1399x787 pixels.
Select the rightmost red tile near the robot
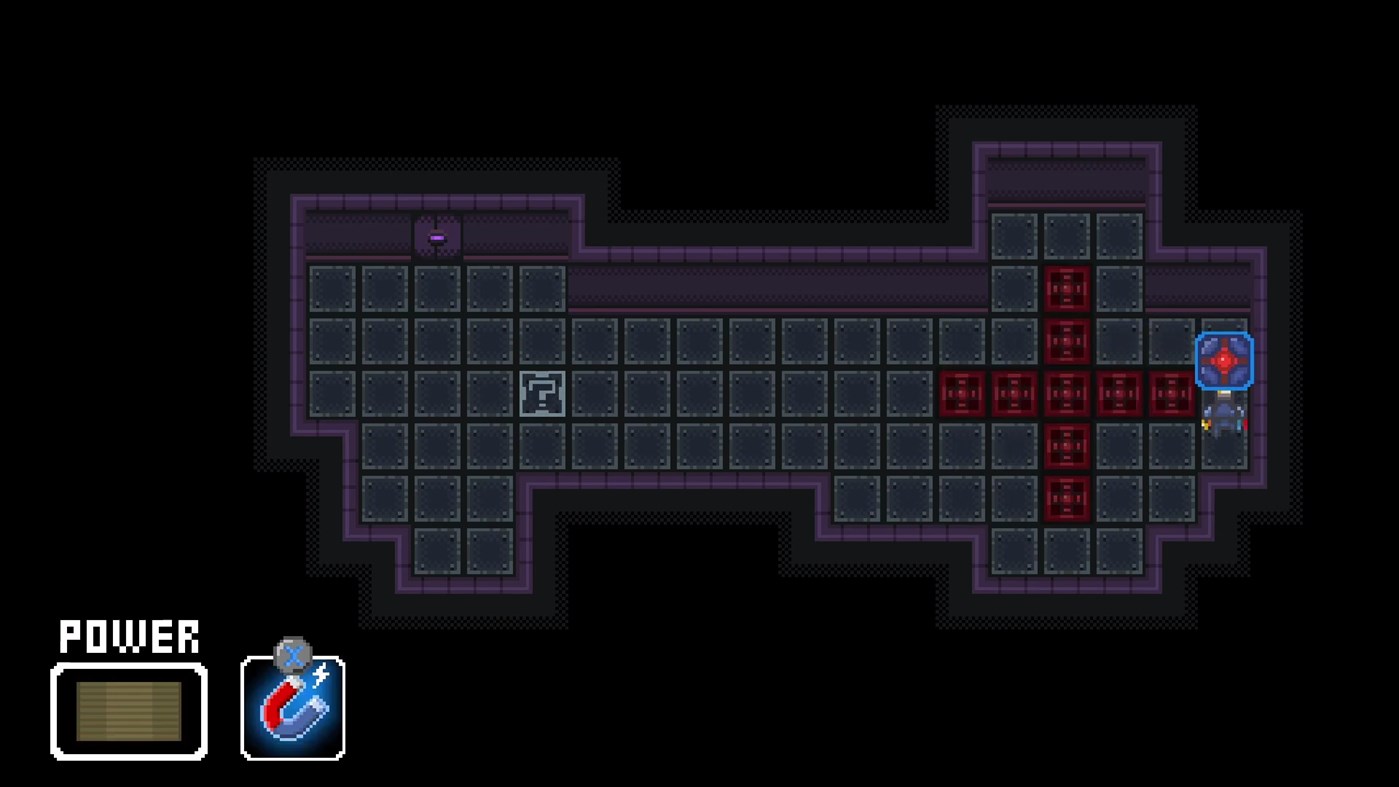click(1168, 392)
